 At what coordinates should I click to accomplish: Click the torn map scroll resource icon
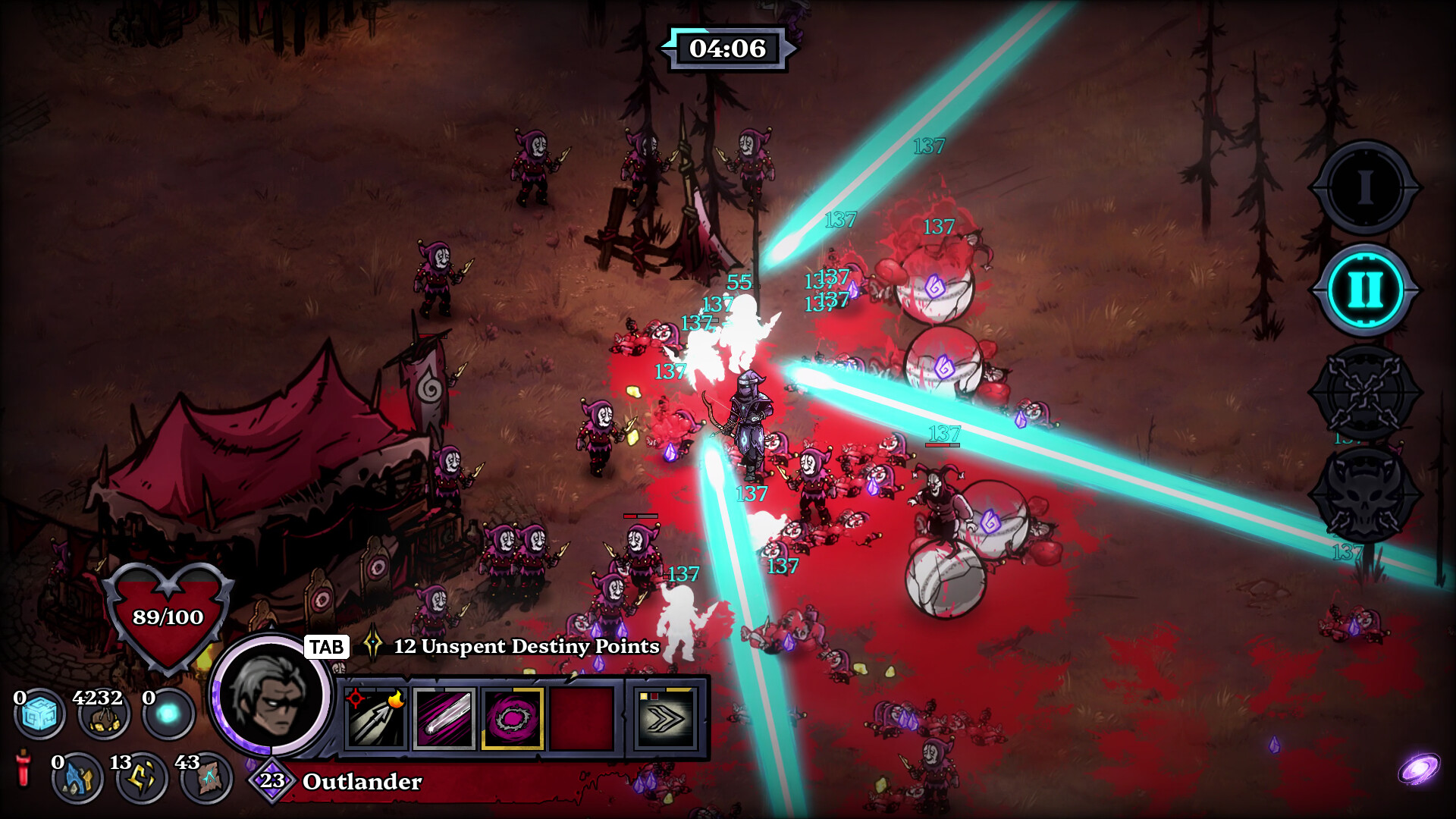pyautogui.click(x=206, y=778)
